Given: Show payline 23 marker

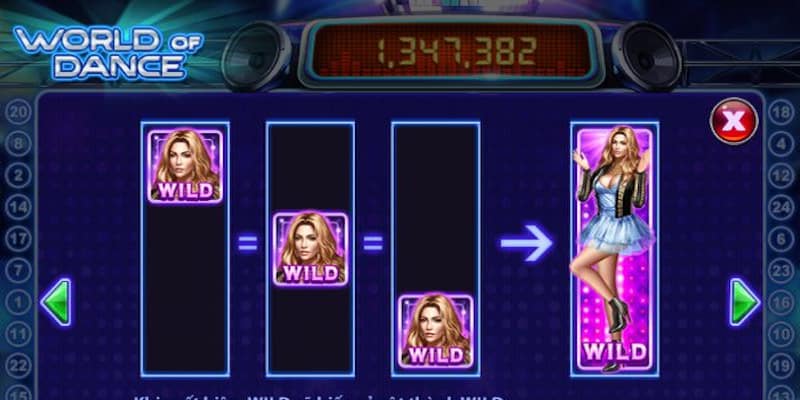Looking at the screenshot, I should 782,270.
